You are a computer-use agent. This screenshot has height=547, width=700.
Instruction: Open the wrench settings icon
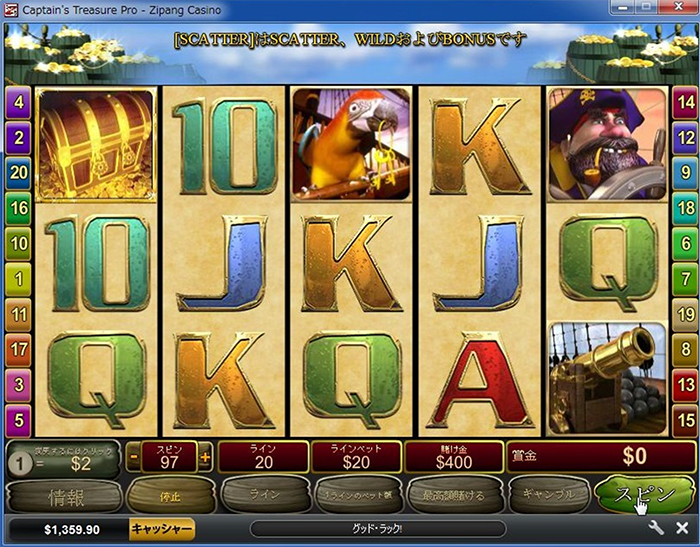[657, 528]
